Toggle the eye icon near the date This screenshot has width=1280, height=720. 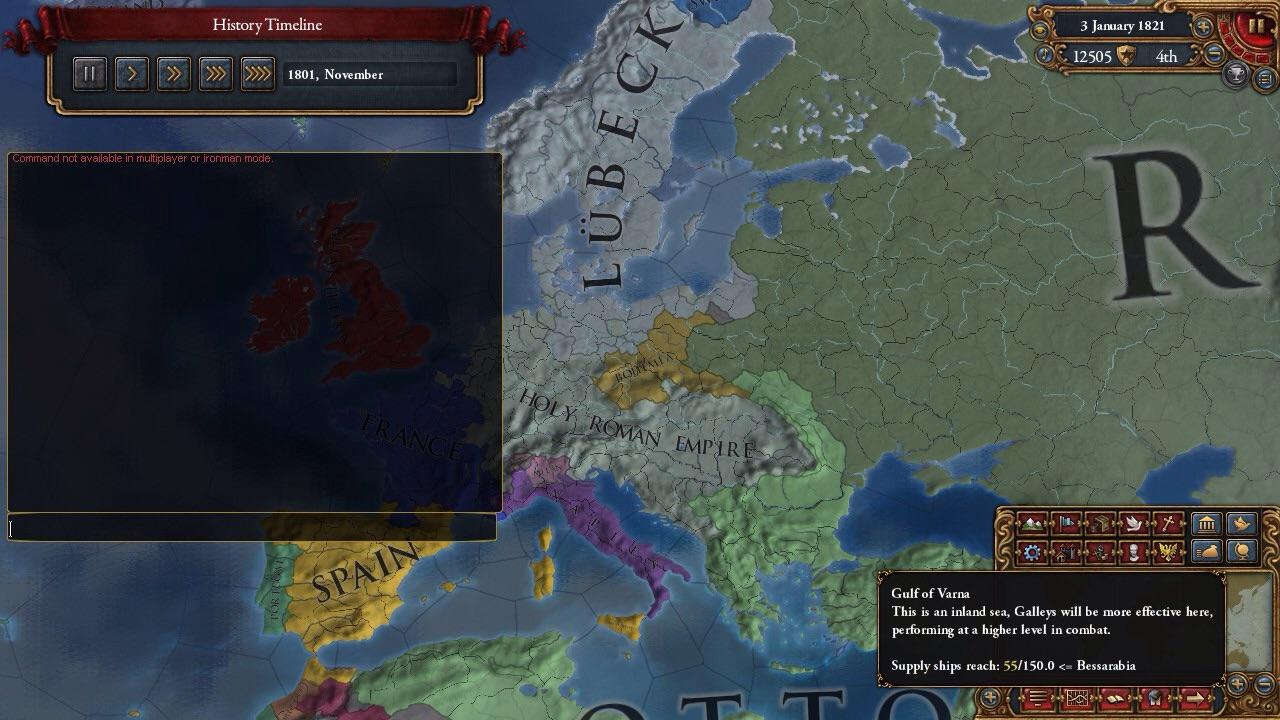pyautogui.click(x=1040, y=30)
